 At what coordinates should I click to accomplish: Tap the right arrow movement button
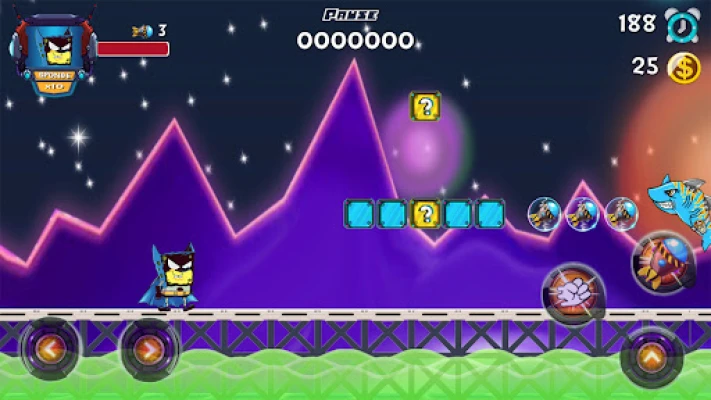point(149,350)
